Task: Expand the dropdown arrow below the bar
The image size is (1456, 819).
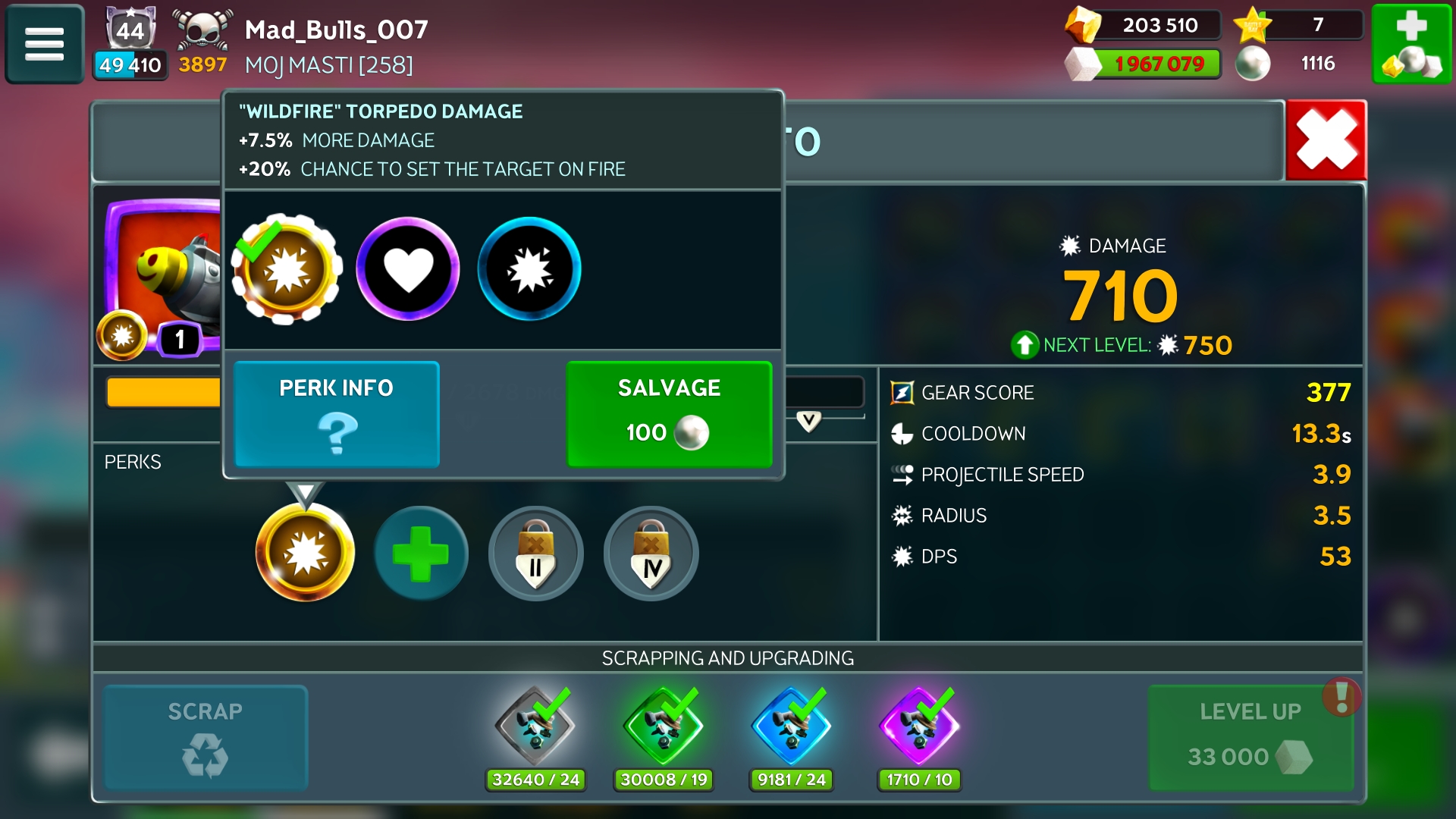Action: point(808,421)
